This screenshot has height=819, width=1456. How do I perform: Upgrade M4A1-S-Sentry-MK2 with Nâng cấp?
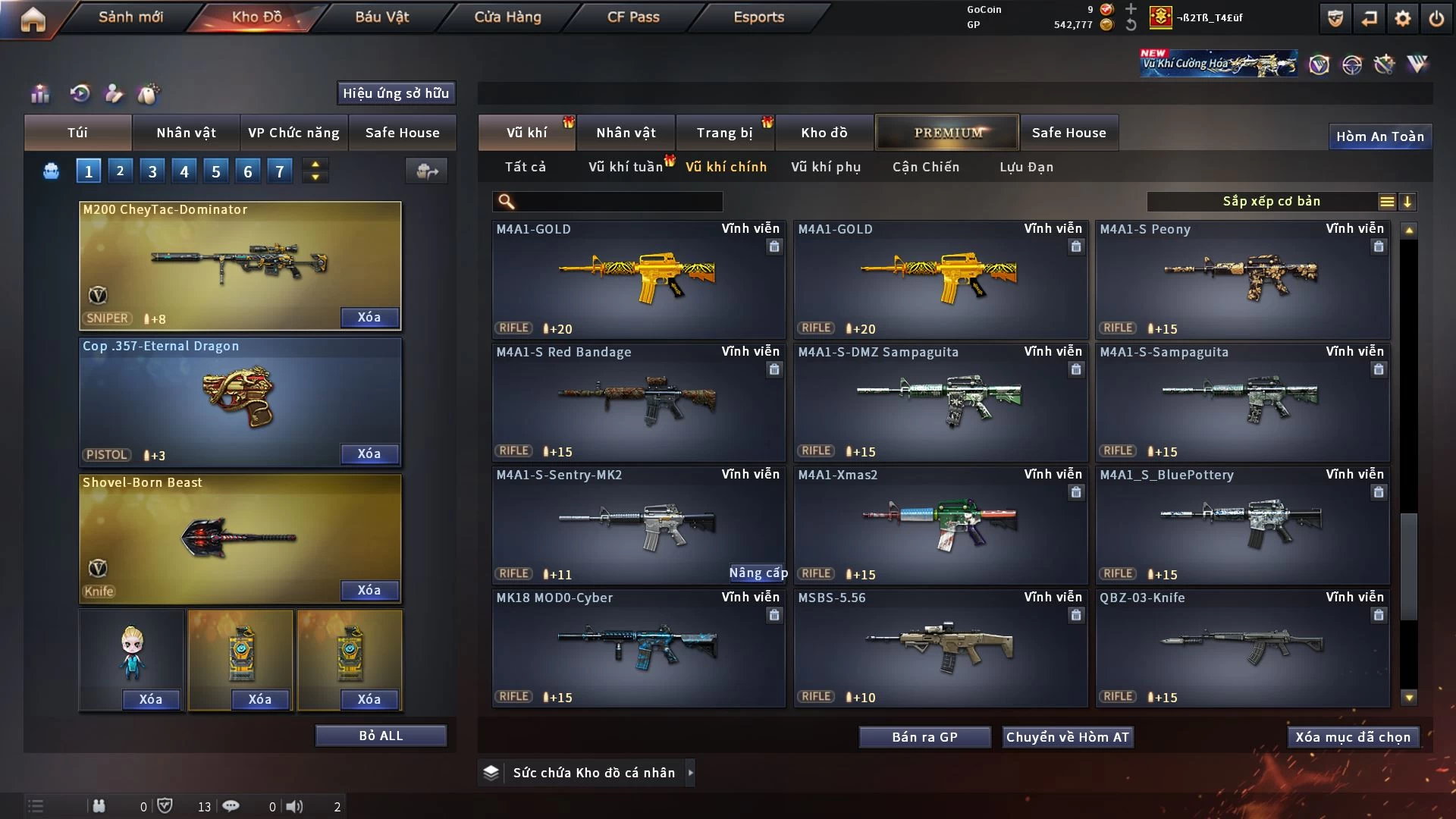coord(758,573)
